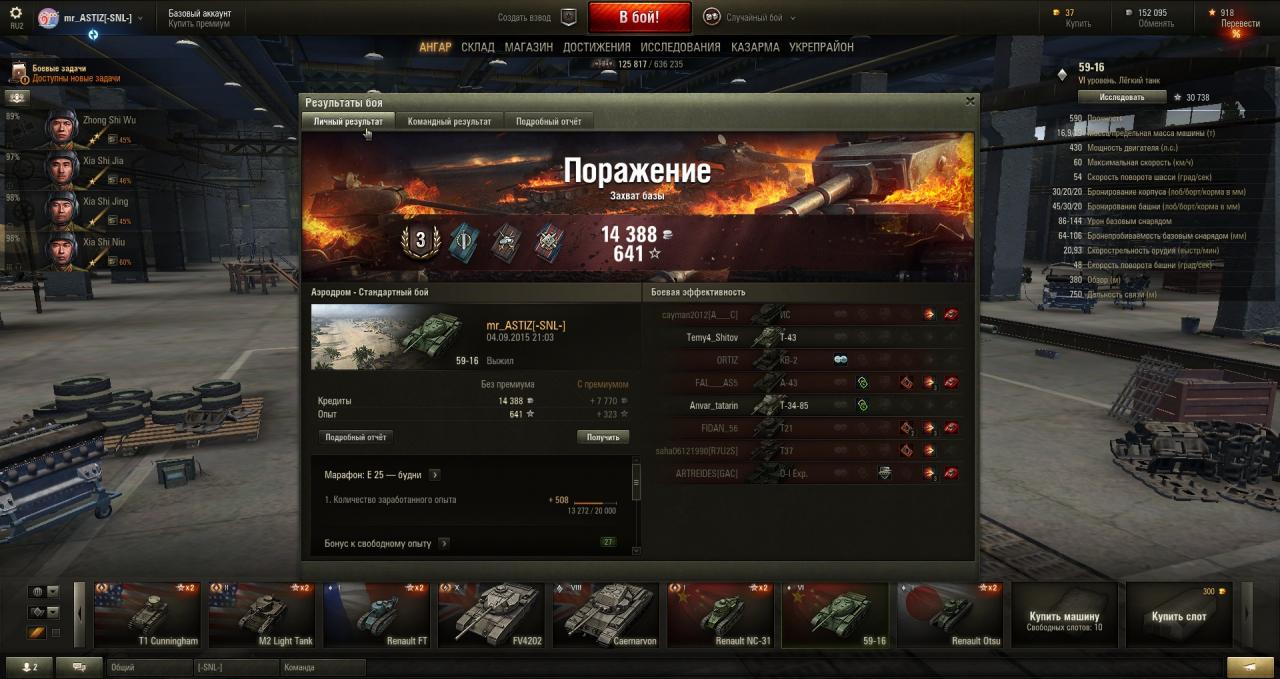Start battle with the red В бой! button
The height and width of the screenshot is (679, 1280).
click(x=639, y=17)
